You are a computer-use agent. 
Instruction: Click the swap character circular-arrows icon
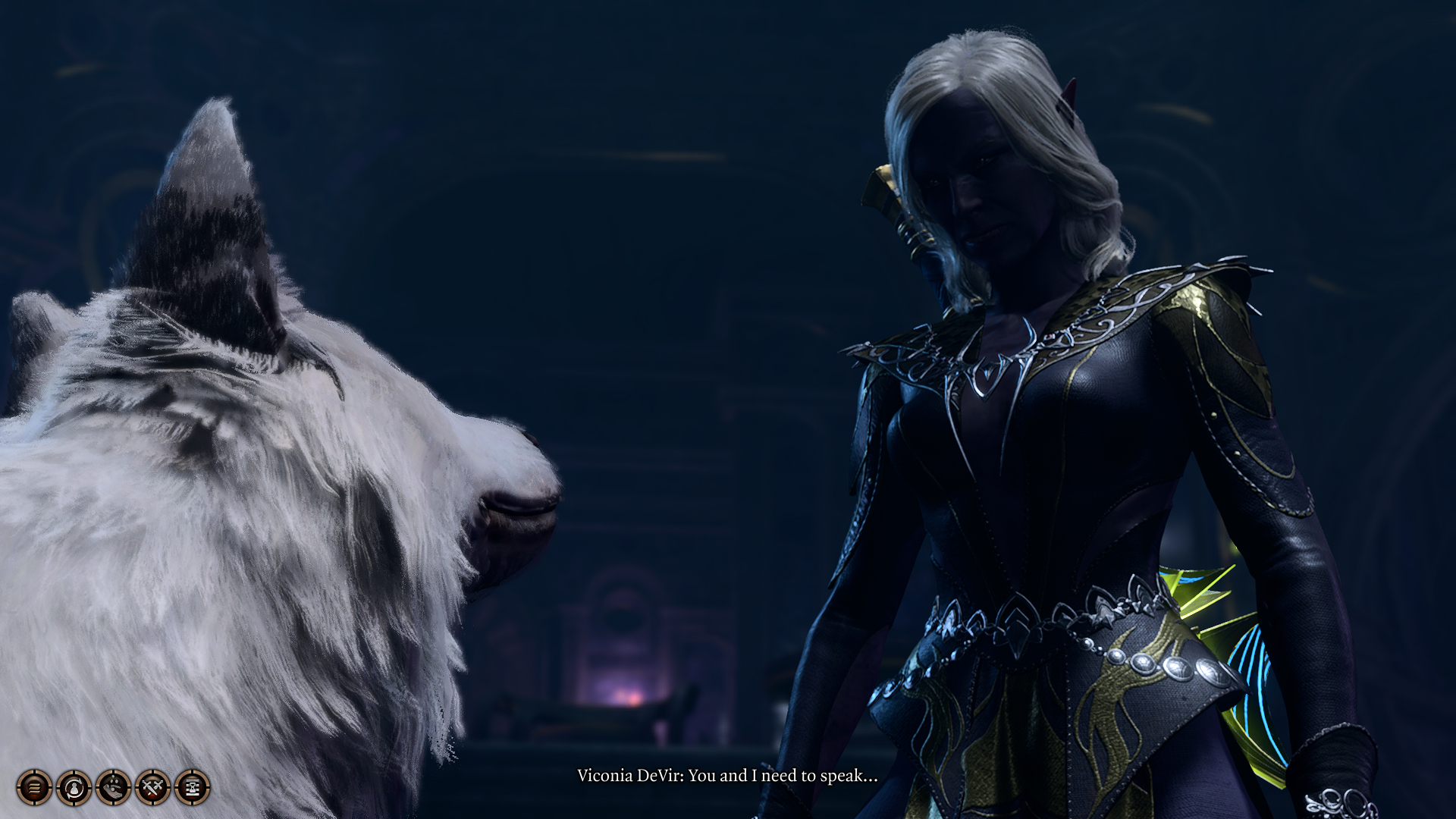coord(74,787)
